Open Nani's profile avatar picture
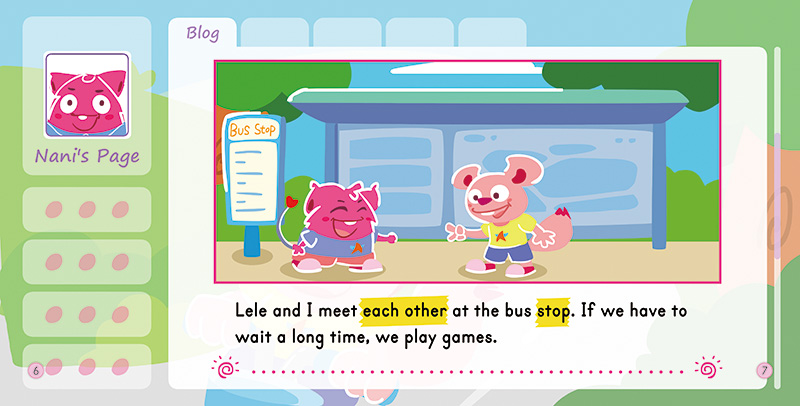 pos(87,94)
